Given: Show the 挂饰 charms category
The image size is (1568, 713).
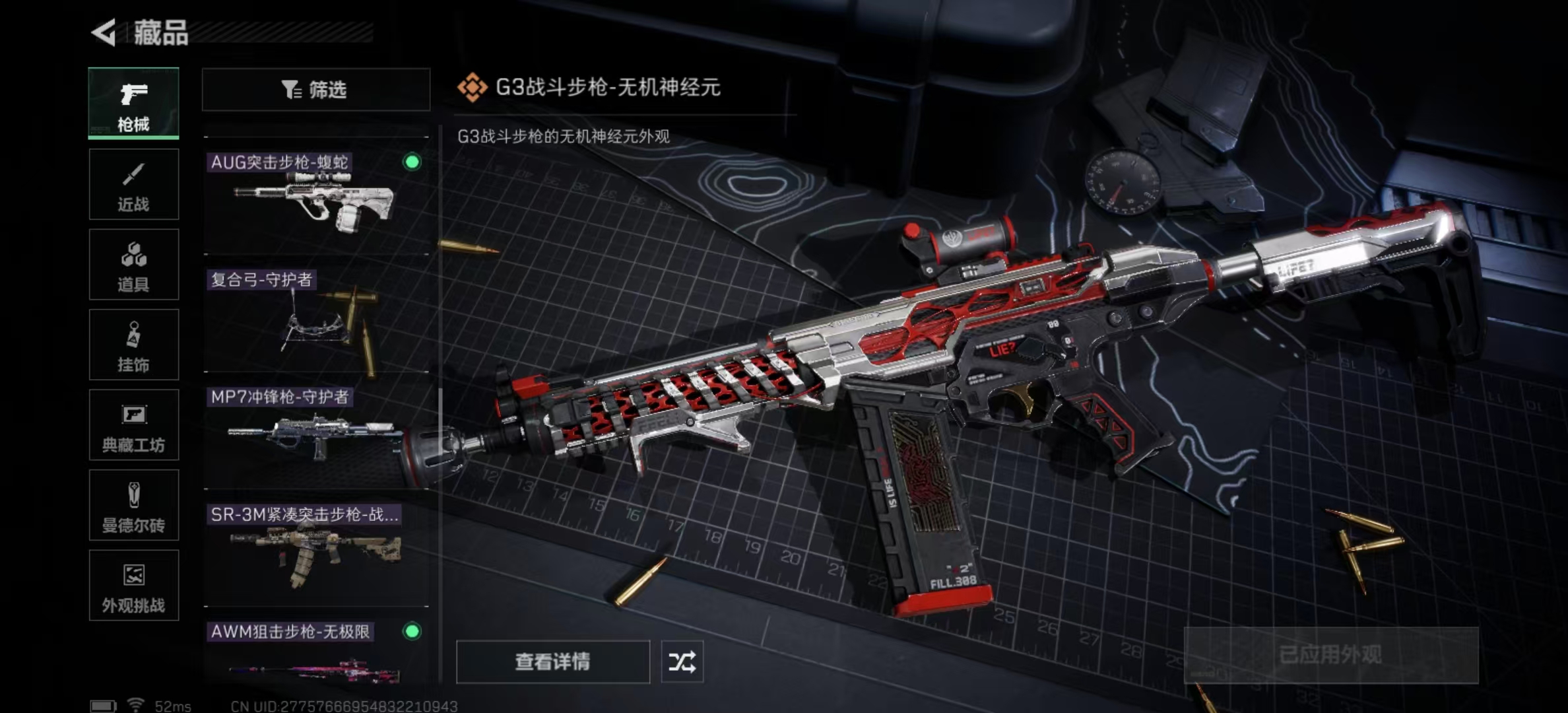Looking at the screenshot, I should (x=134, y=345).
